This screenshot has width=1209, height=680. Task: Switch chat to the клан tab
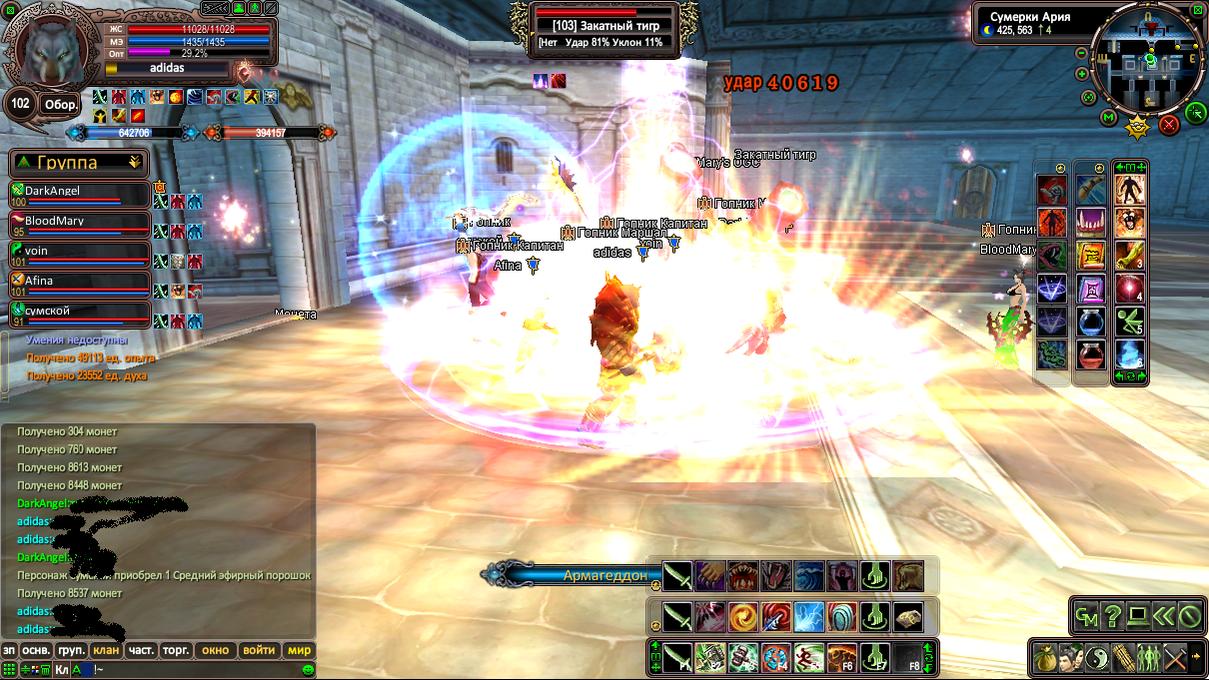tap(106, 650)
